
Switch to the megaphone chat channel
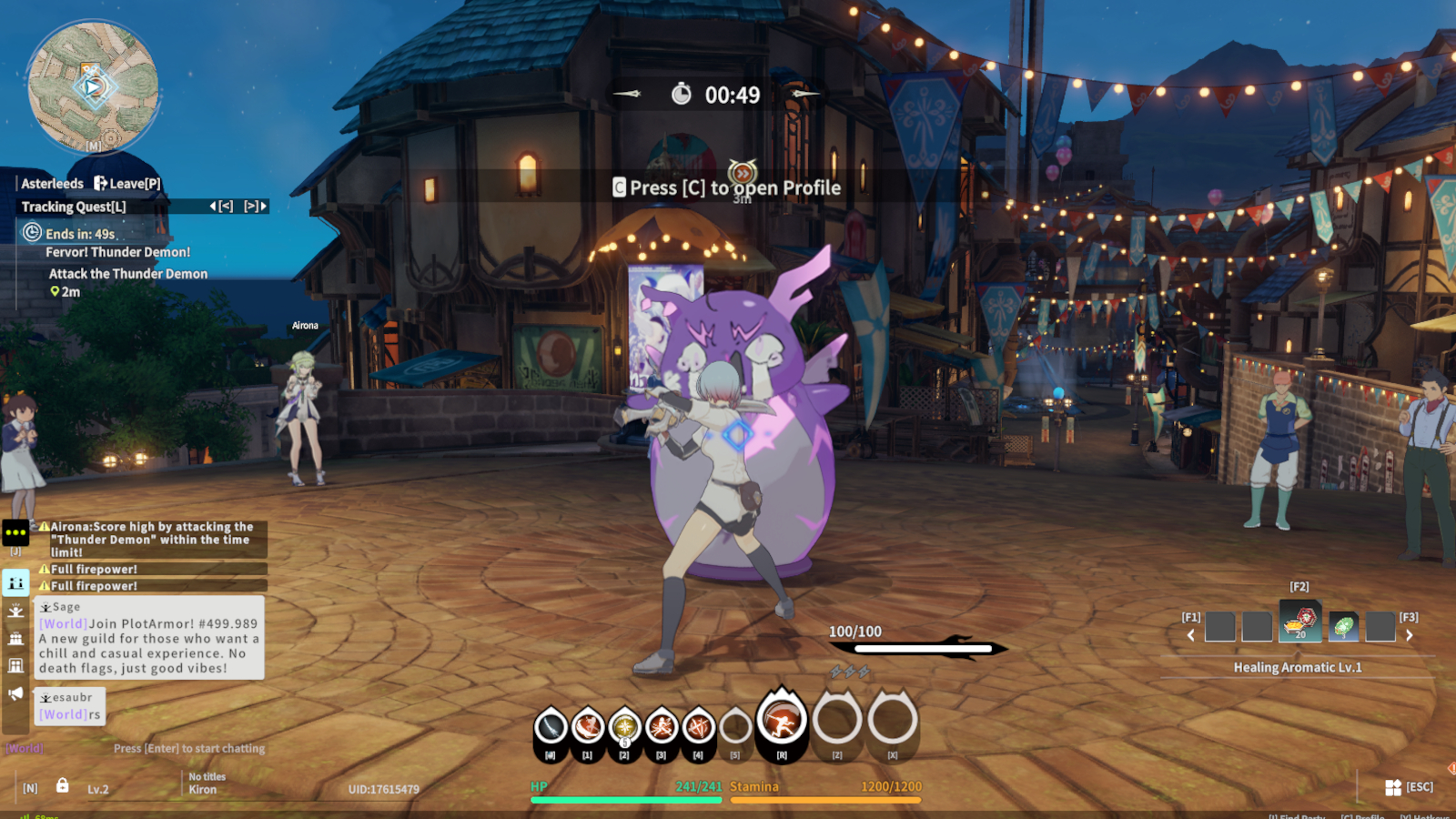pyautogui.click(x=15, y=694)
